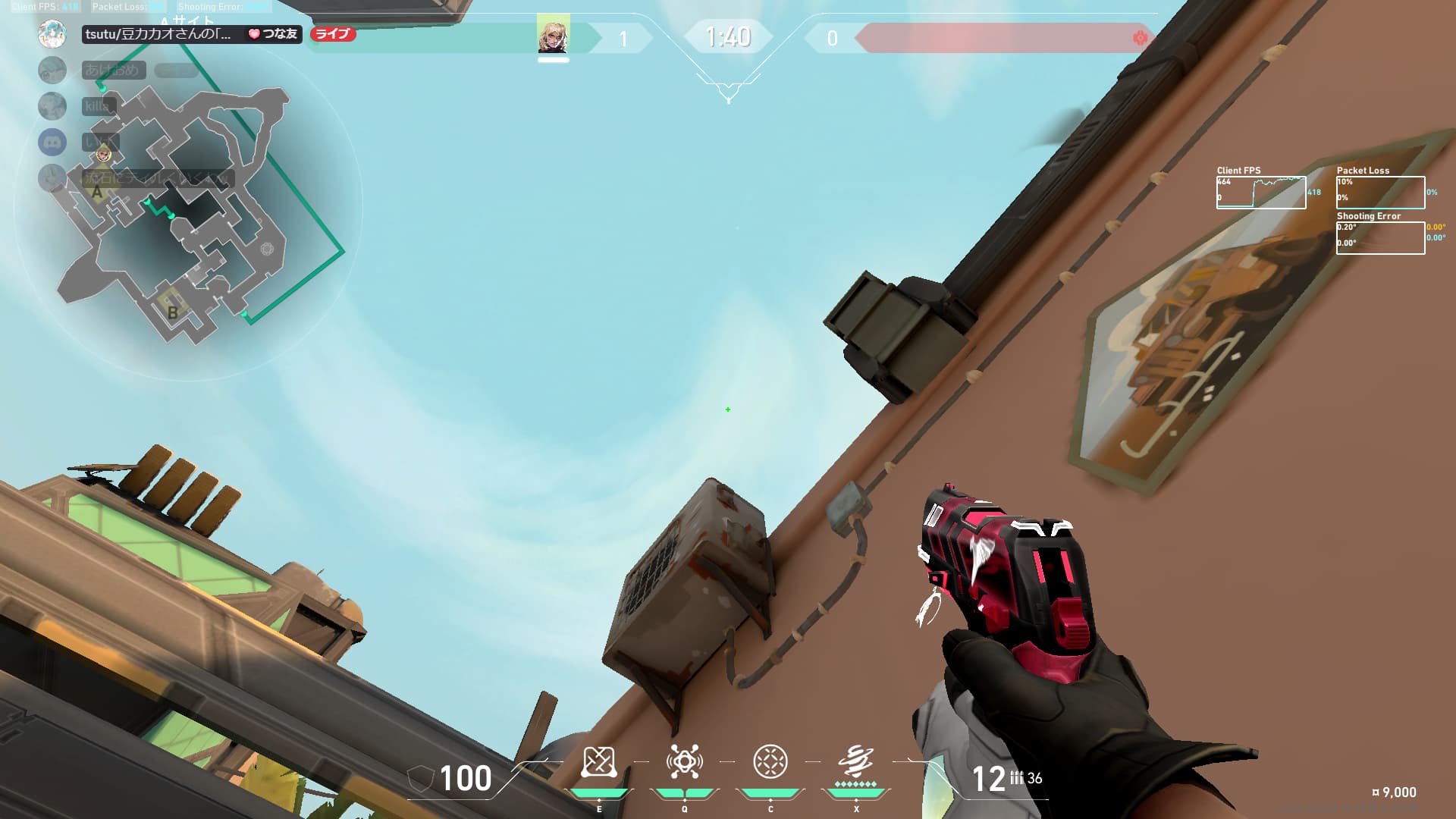Viewport: 1456px width, 819px height.
Task: Select the killa chat message
Action: point(99,106)
